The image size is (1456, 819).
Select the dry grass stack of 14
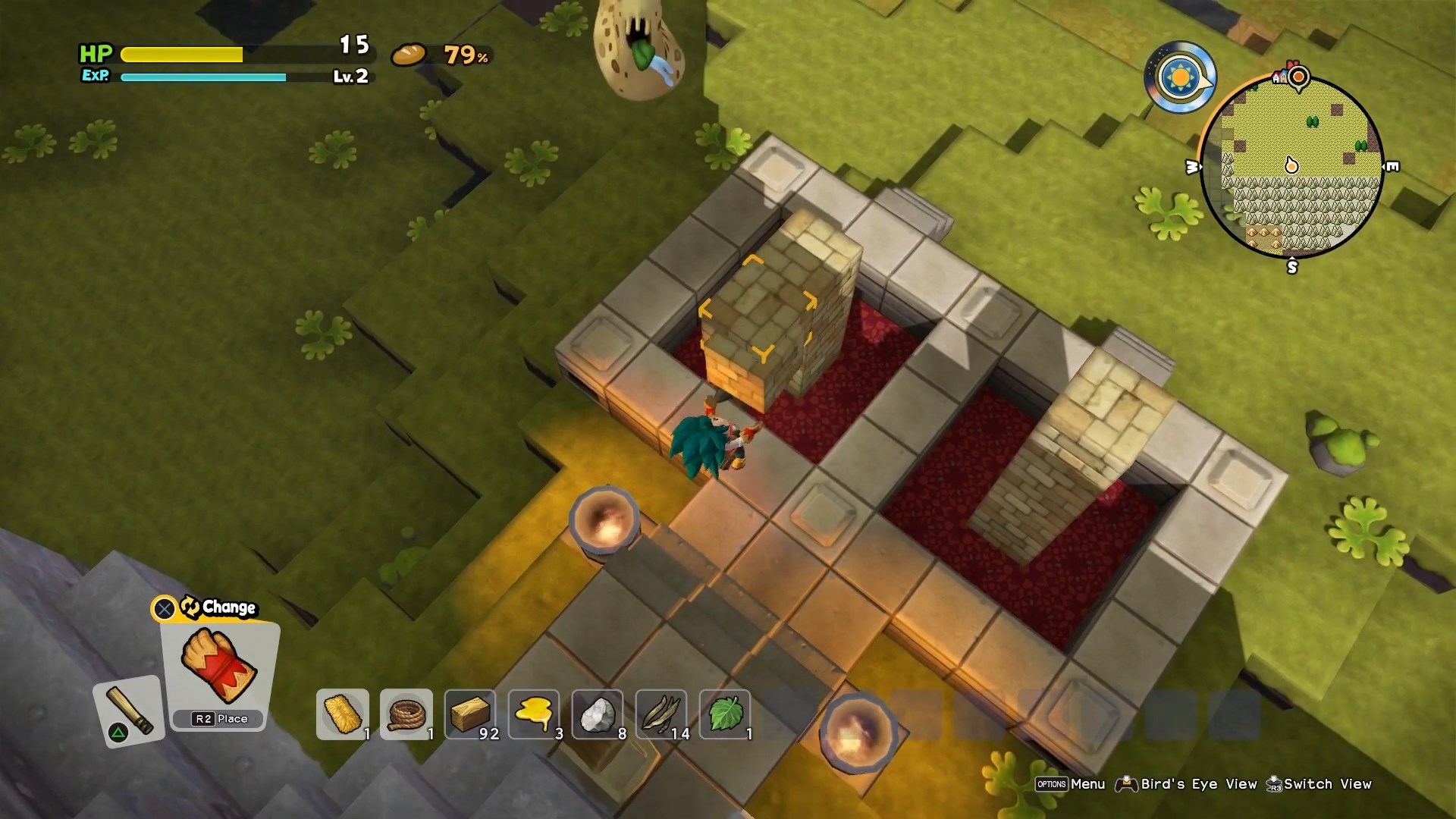click(661, 714)
